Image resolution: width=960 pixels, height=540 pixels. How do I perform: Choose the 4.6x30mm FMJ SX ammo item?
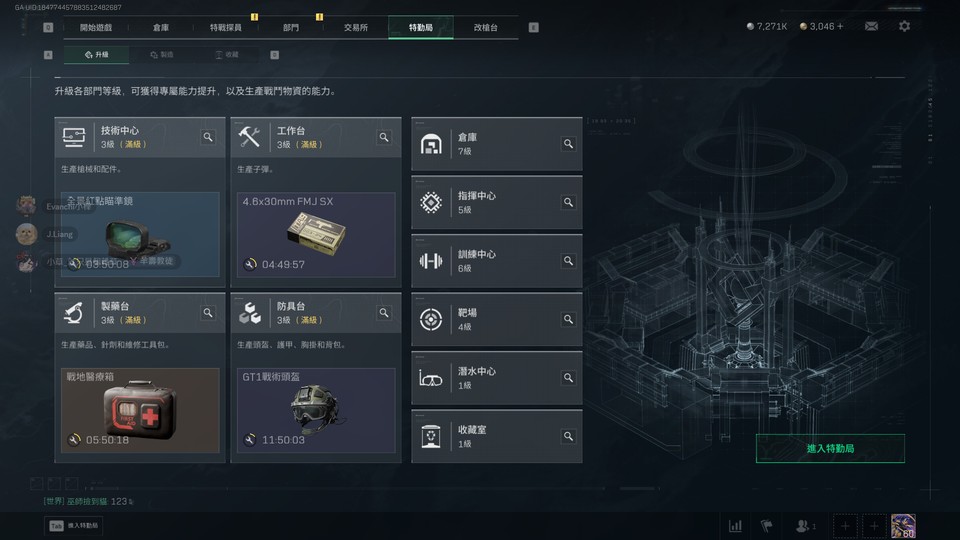point(316,235)
